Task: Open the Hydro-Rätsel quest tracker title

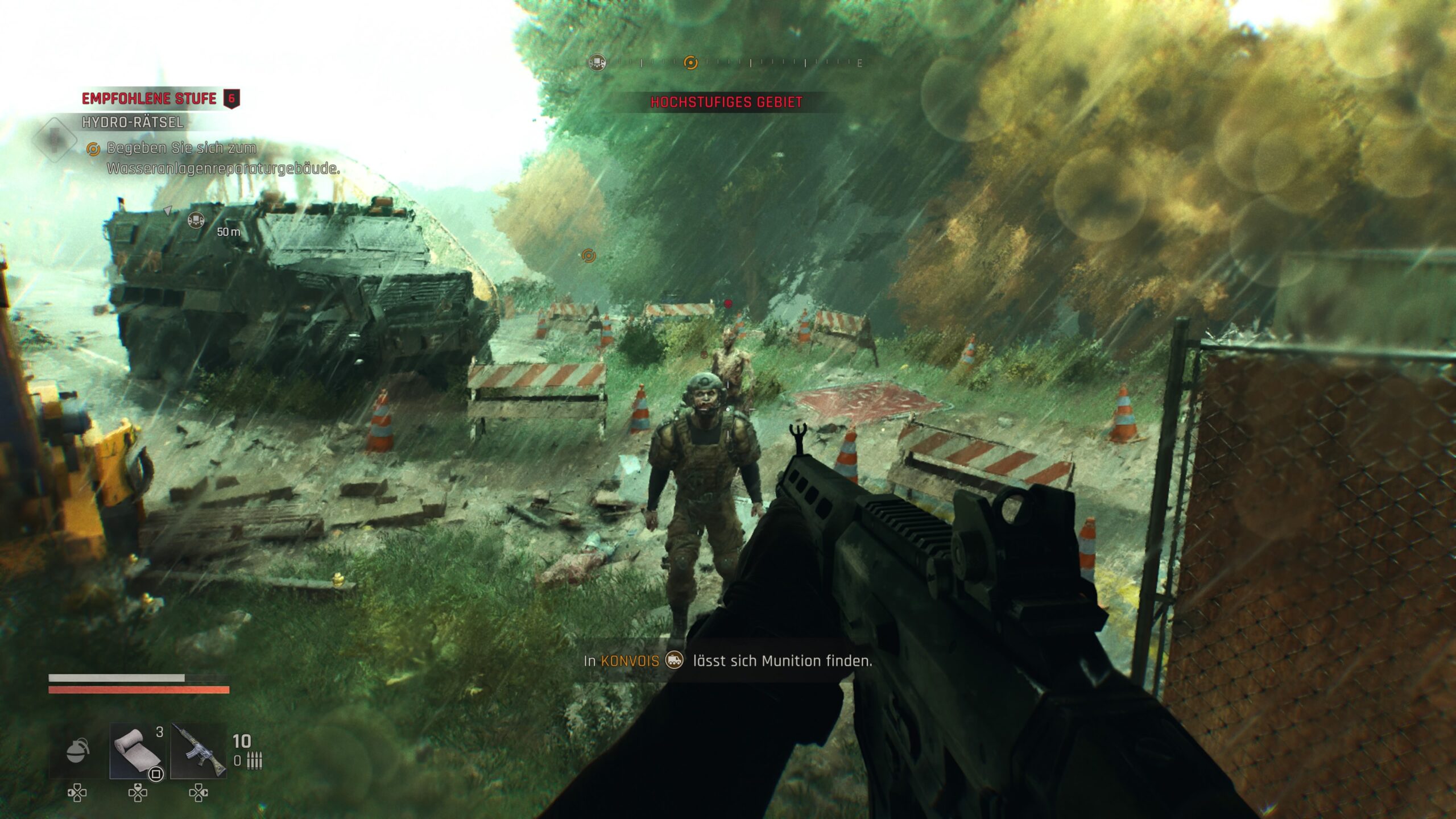Action: point(133,122)
